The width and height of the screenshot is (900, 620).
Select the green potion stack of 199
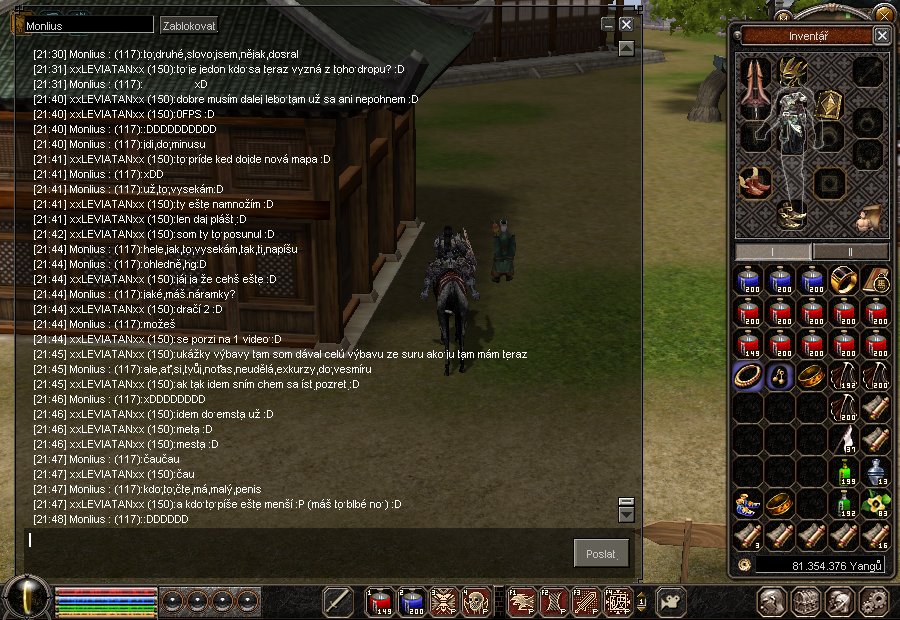[844, 471]
